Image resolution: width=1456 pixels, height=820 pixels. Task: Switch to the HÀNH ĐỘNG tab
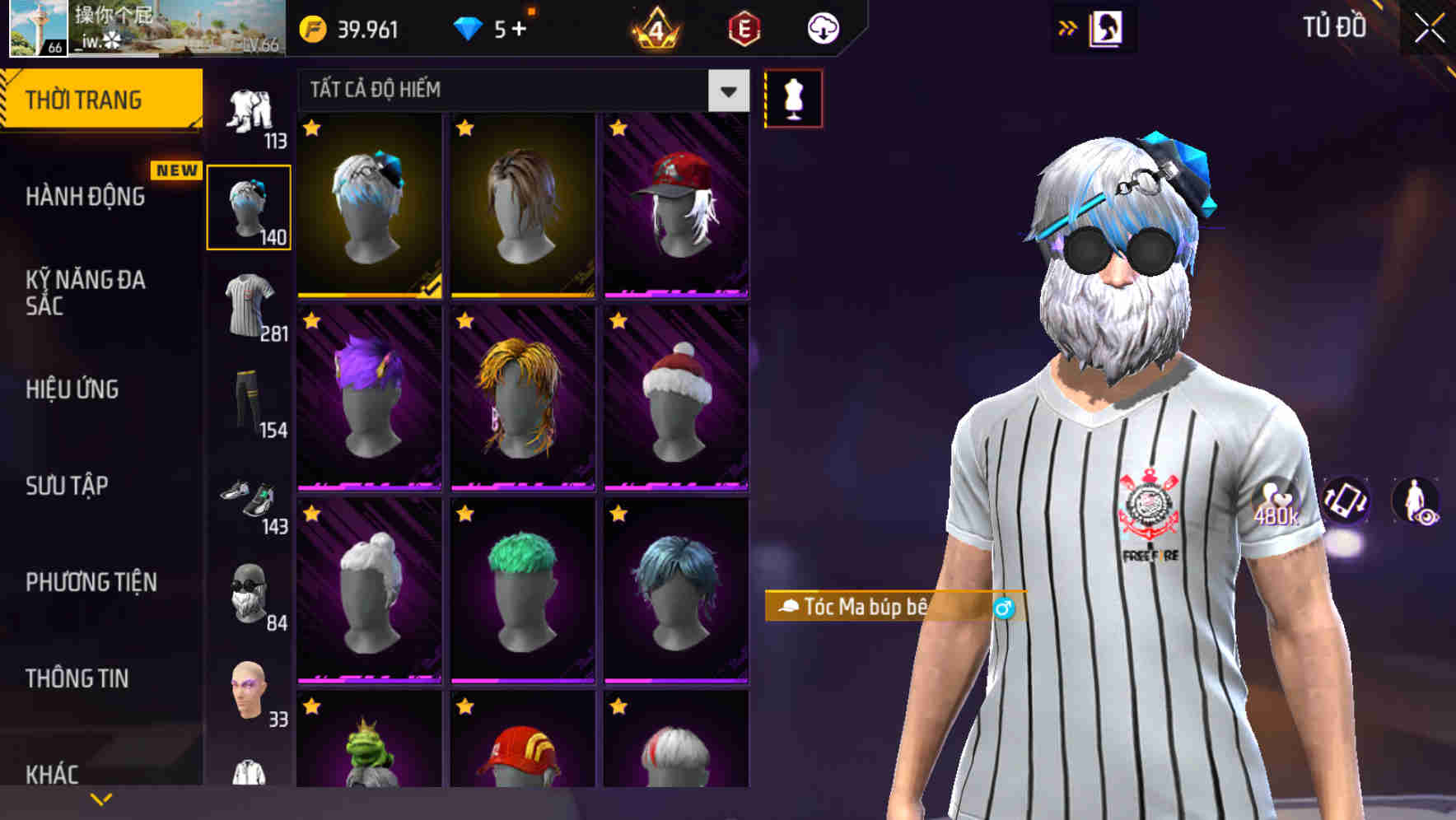pyautogui.click(x=86, y=198)
